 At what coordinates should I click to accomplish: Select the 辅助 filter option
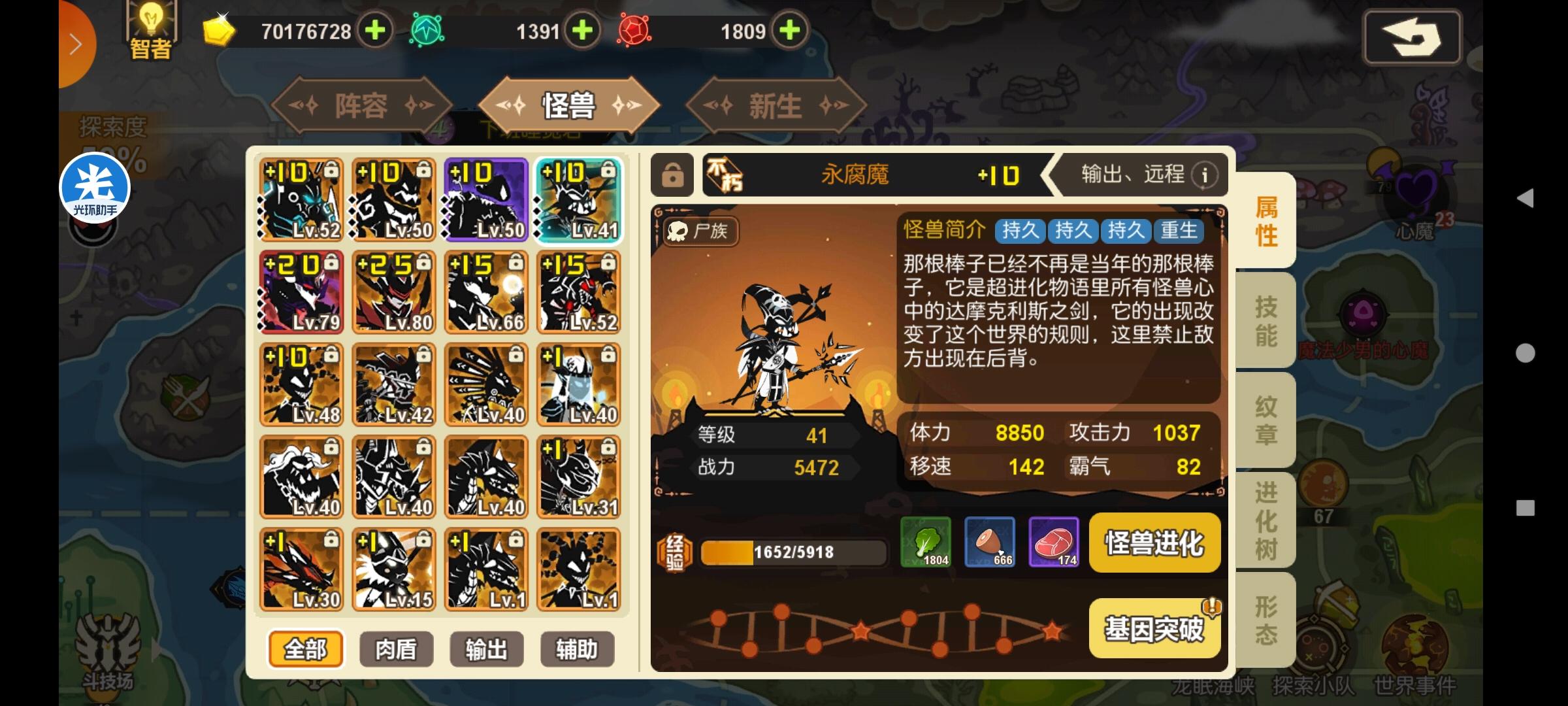578,649
